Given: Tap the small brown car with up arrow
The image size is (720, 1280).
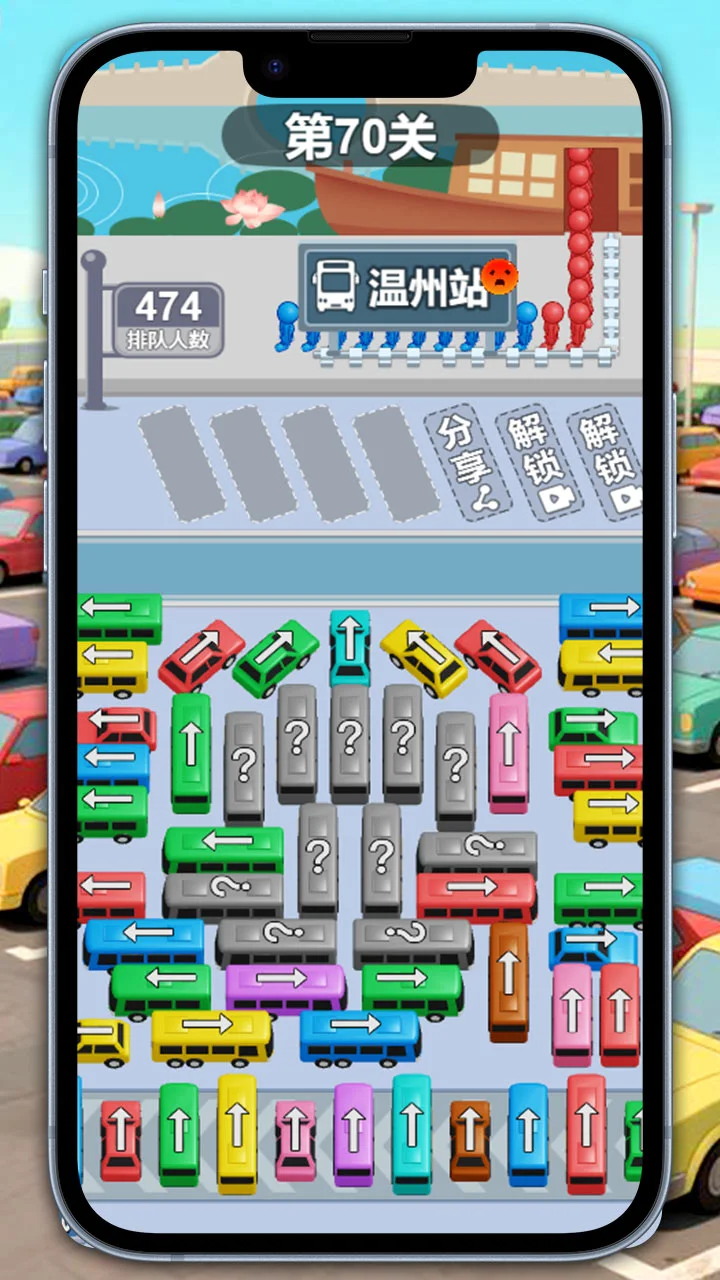Looking at the screenshot, I should [x=470, y=1140].
